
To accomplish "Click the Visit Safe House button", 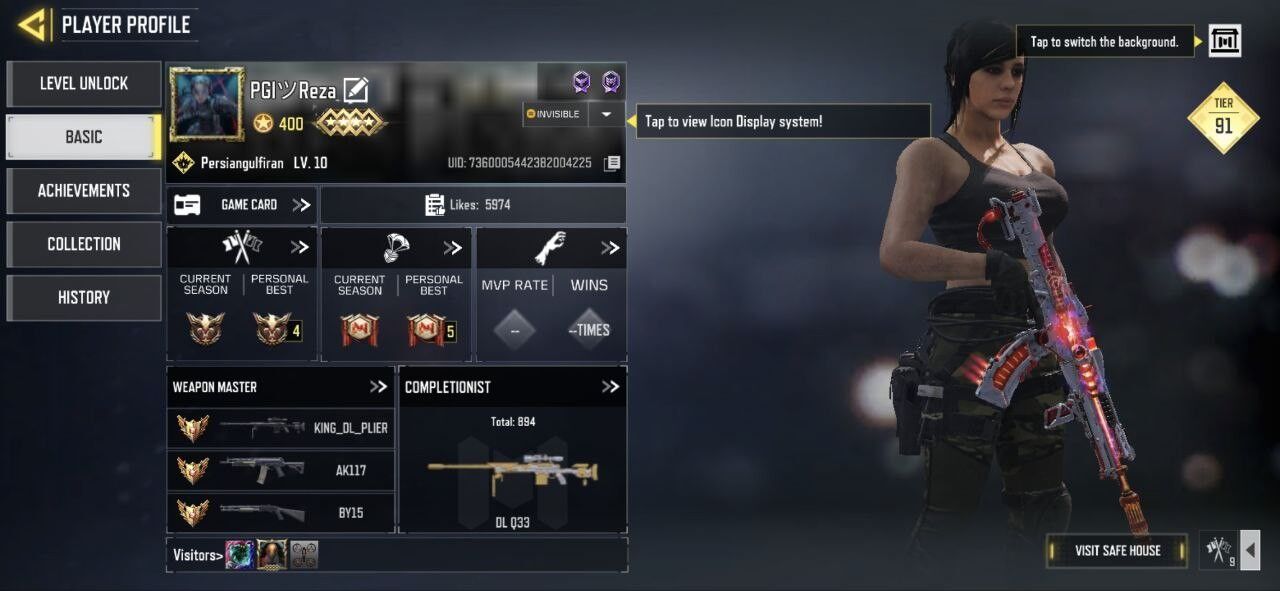I will 1117,550.
